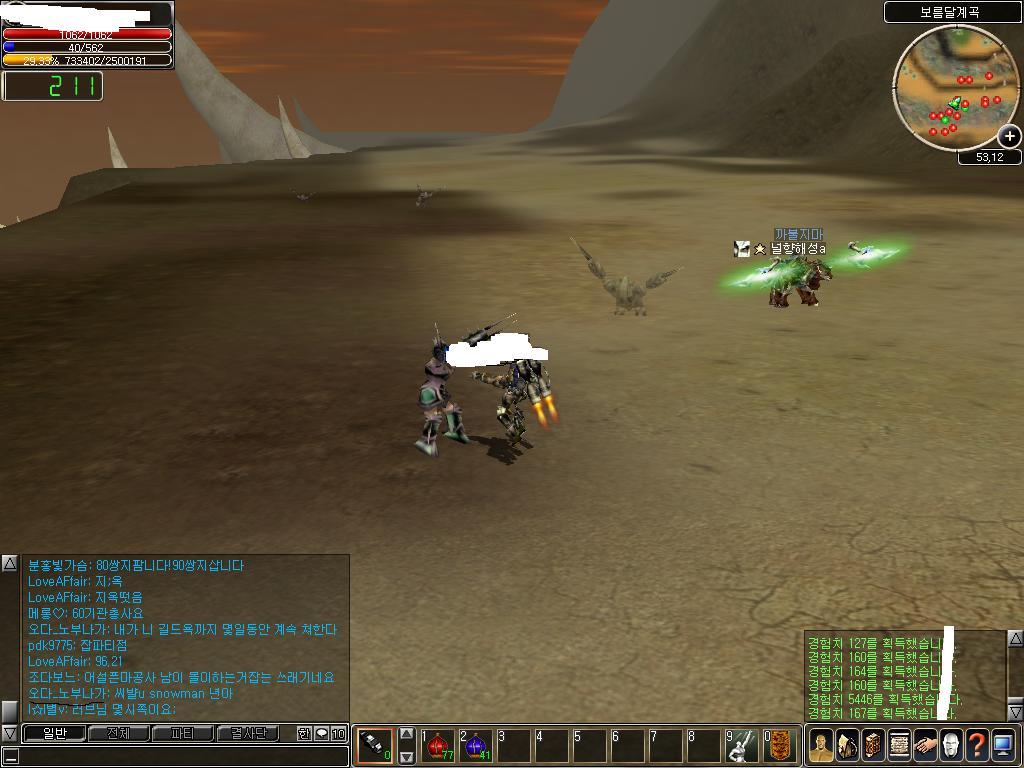Screen dimensions: 1024x768
Task: Open the 파티 chat tab
Action: [x=183, y=733]
